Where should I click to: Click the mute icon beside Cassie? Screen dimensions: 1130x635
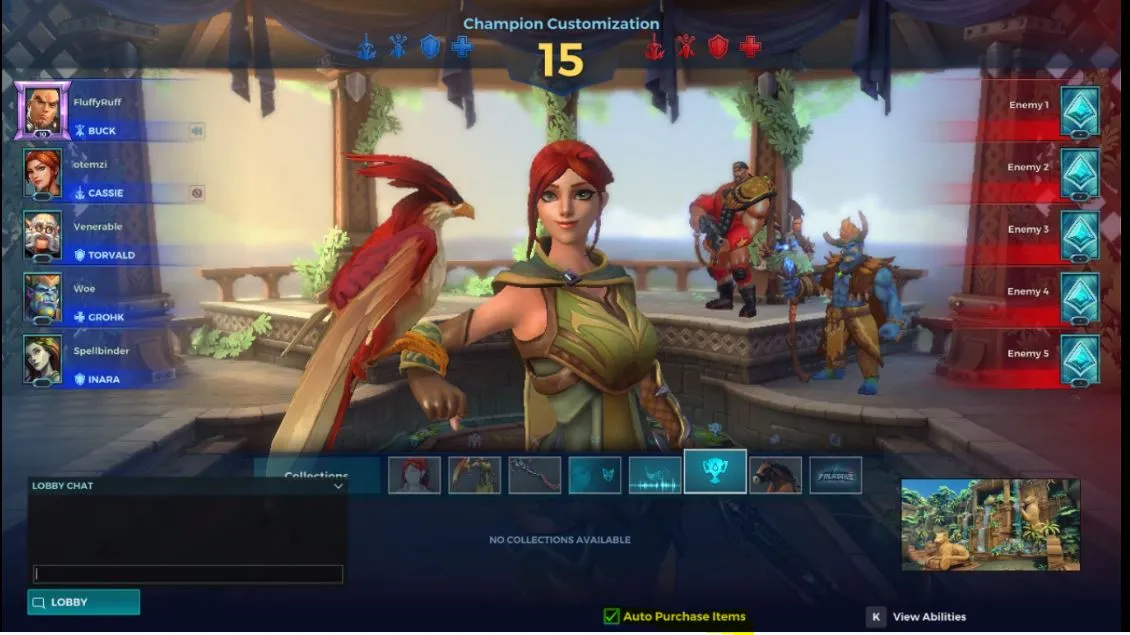(197, 193)
